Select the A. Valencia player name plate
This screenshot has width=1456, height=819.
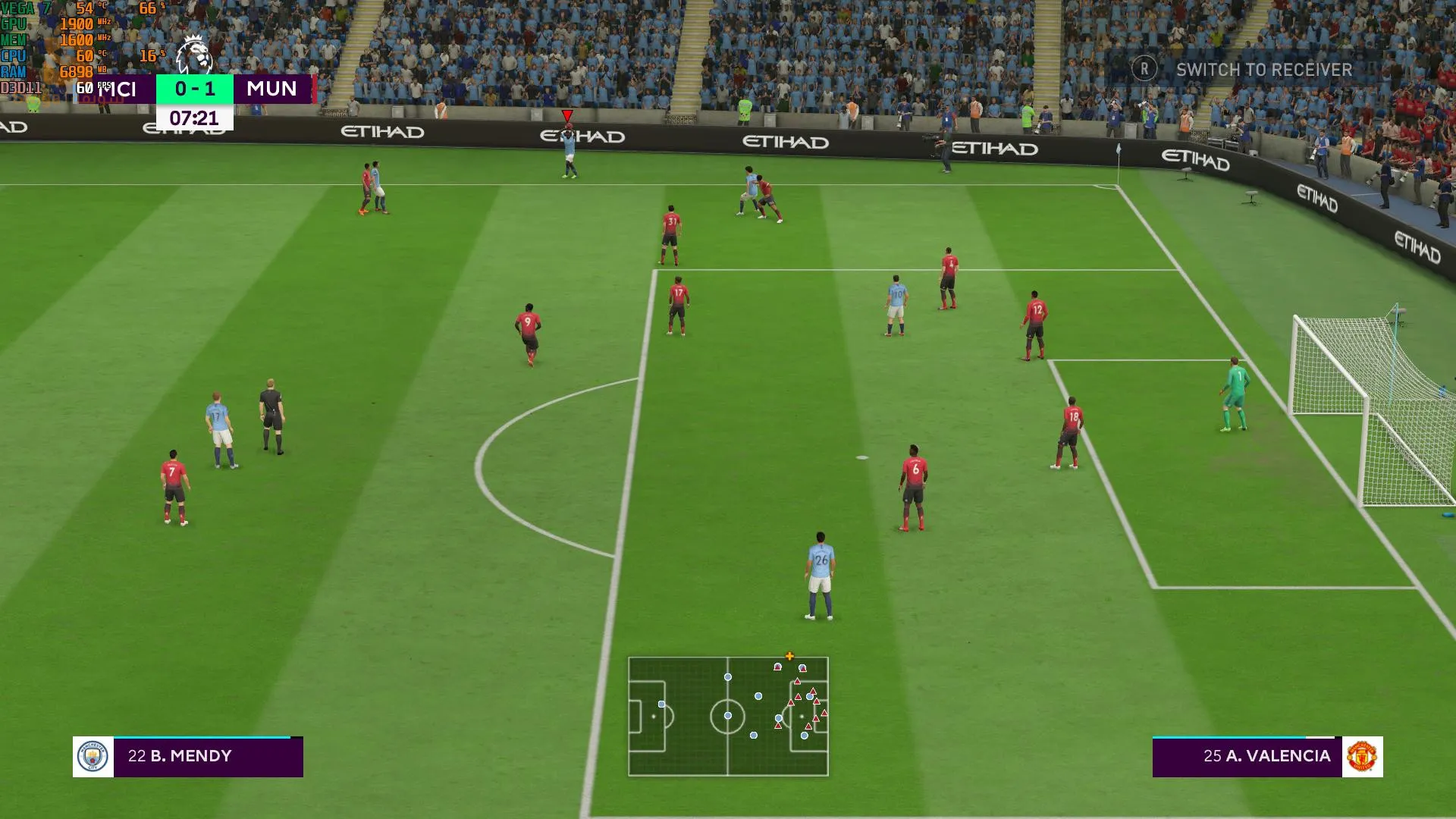pyautogui.click(x=1247, y=756)
